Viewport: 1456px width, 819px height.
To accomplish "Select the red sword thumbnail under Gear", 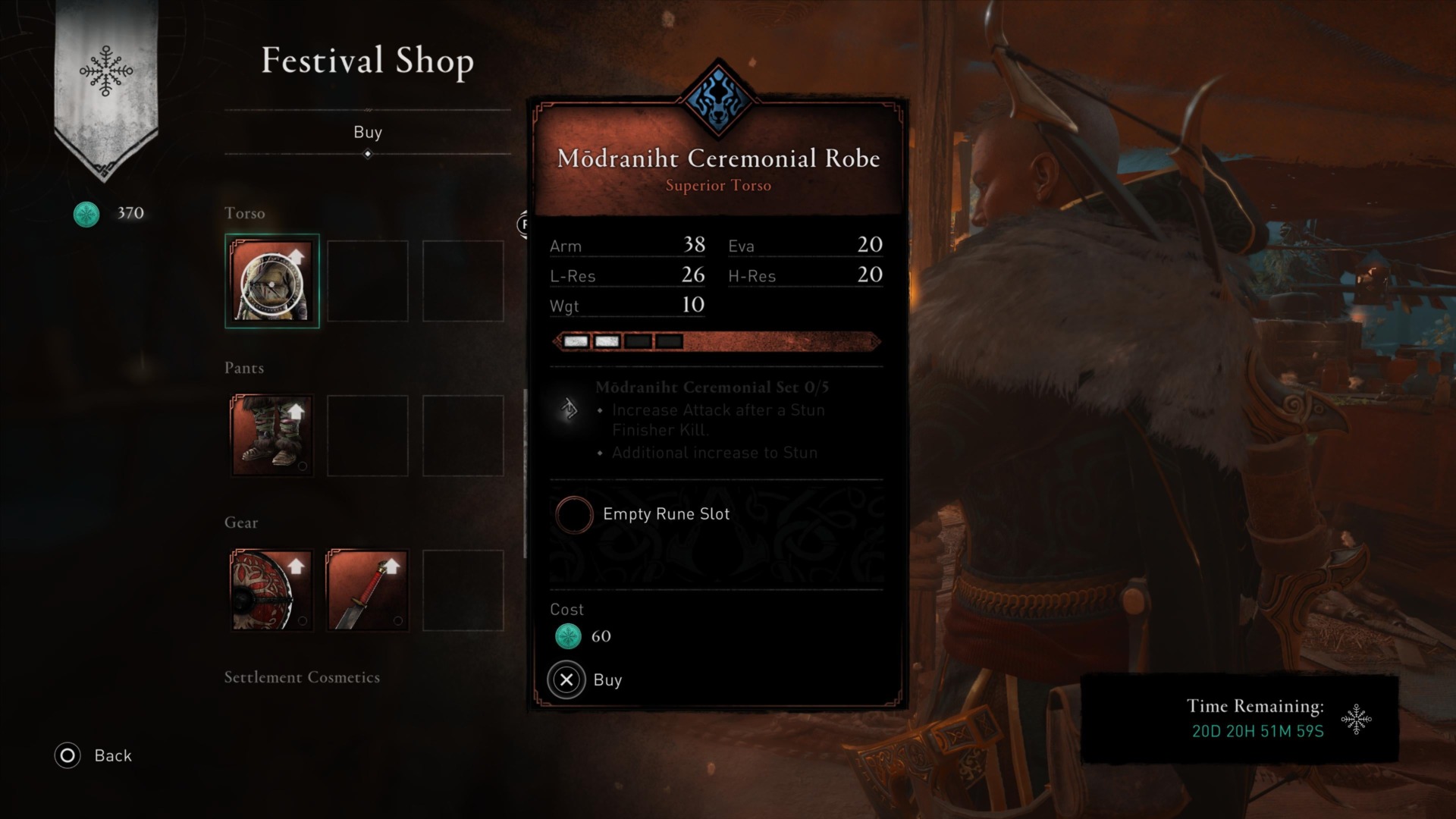I will pyautogui.click(x=367, y=591).
